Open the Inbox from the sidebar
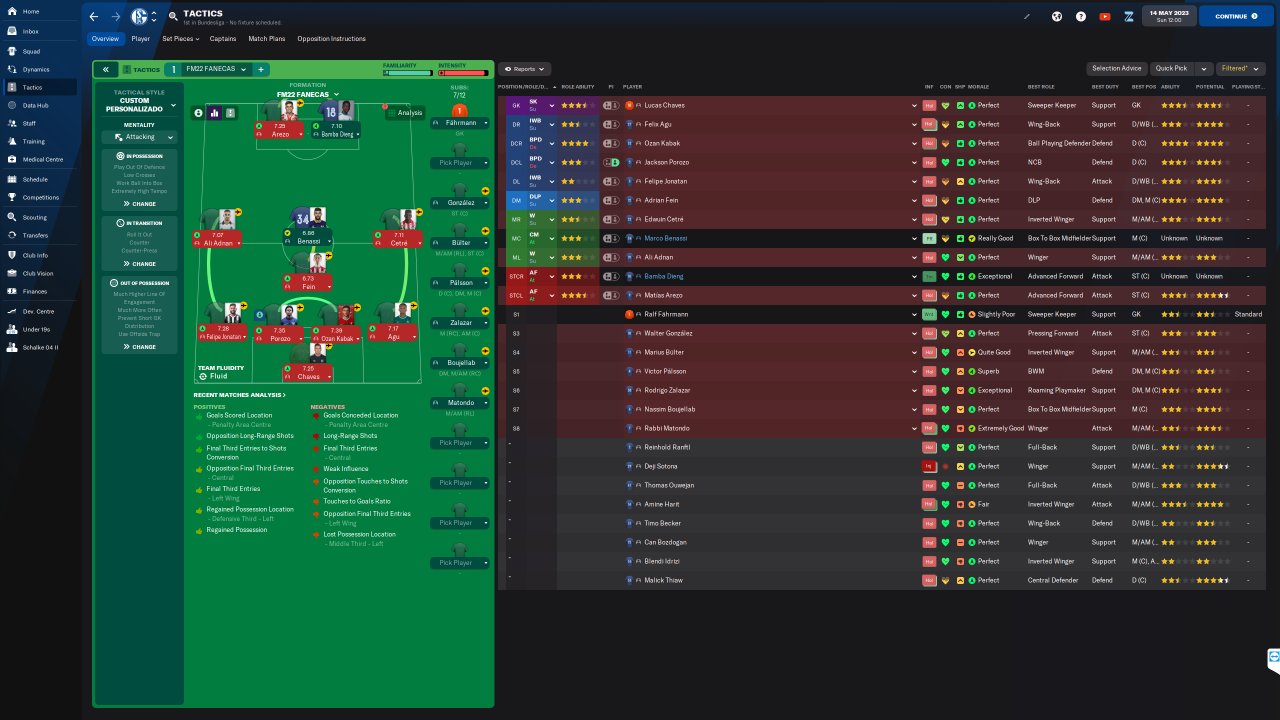 [30, 31]
